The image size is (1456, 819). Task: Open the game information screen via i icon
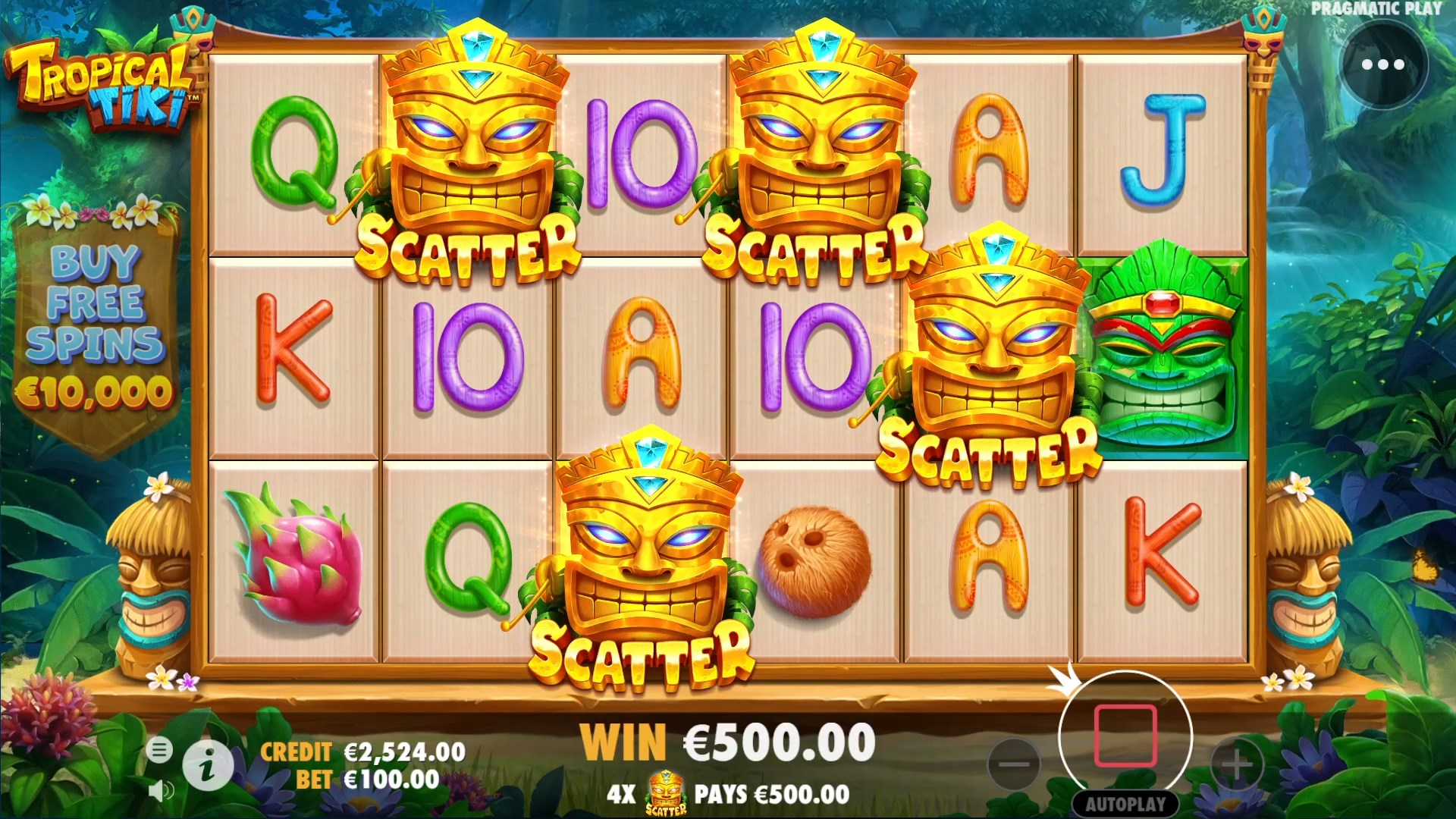click(x=210, y=766)
